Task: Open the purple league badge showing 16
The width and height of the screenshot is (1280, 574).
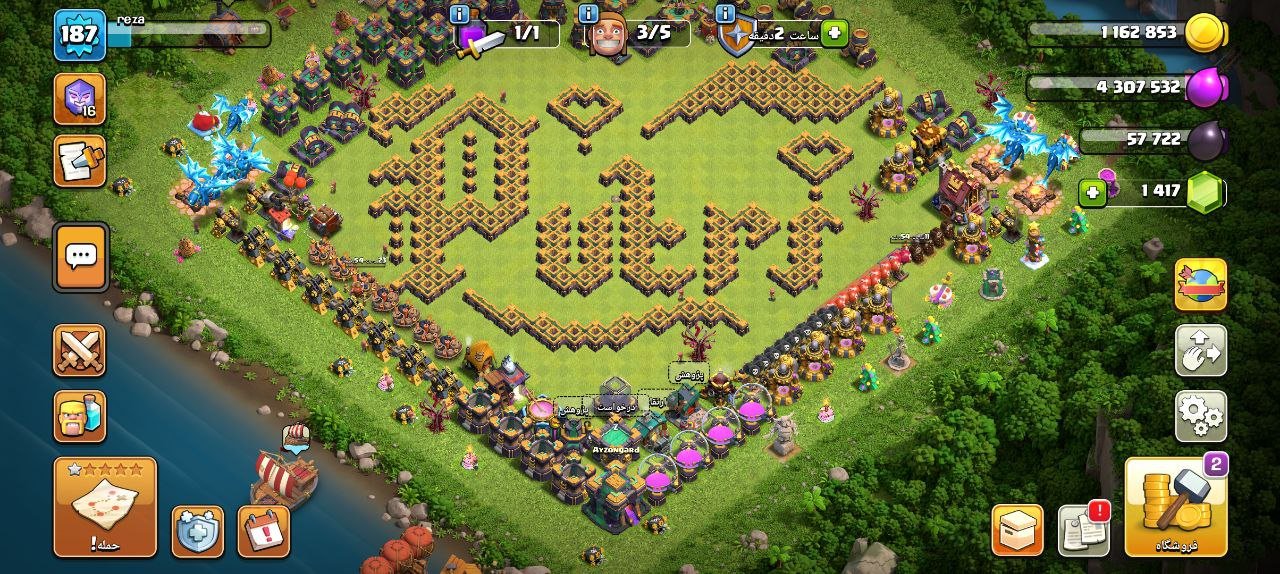Action: coord(80,99)
